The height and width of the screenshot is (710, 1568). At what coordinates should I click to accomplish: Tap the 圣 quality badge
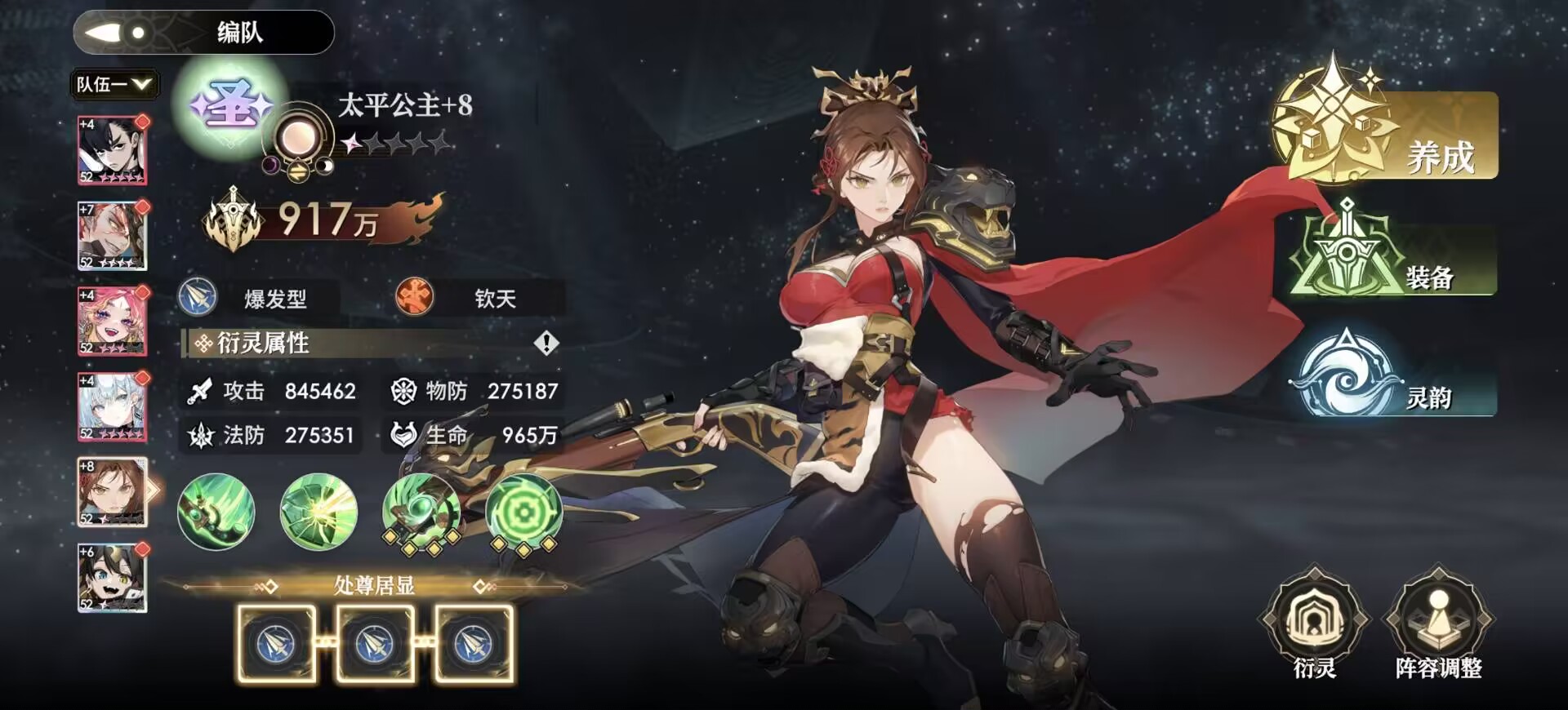pos(231,106)
